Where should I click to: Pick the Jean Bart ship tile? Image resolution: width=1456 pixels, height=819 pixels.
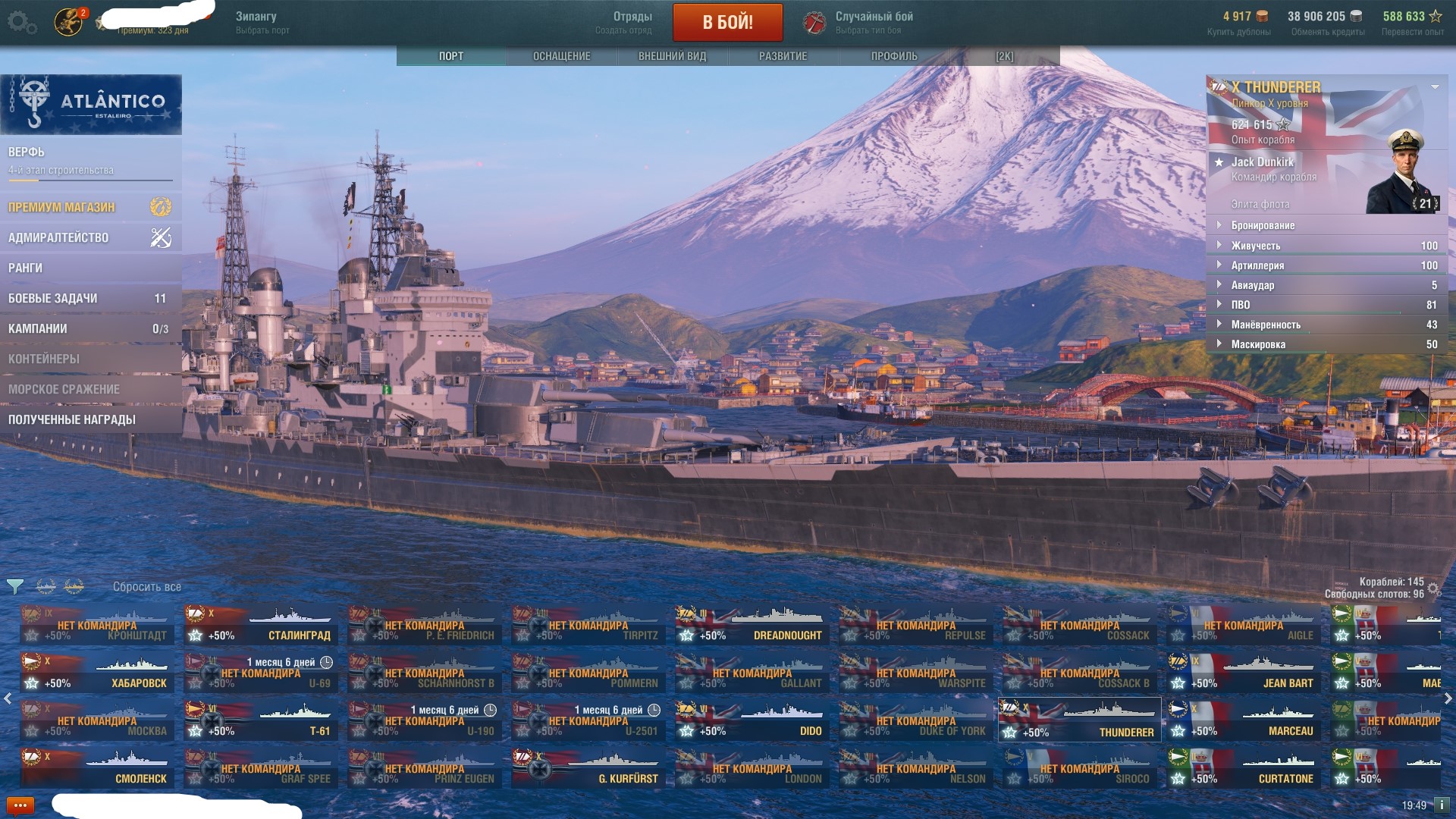coord(1244,673)
